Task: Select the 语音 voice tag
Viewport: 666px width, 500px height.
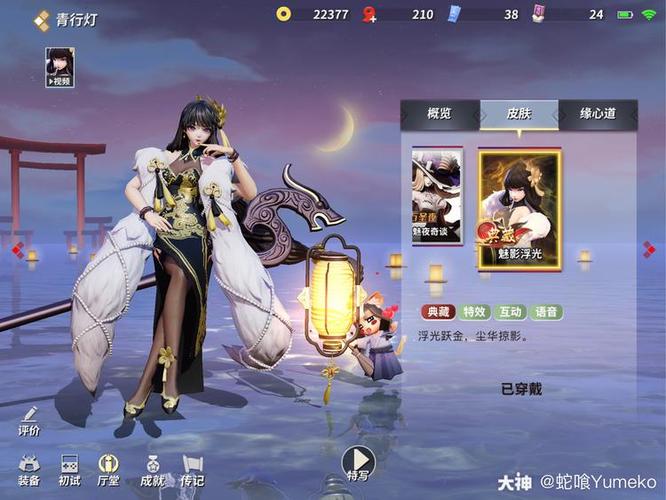Action: pos(547,312)
